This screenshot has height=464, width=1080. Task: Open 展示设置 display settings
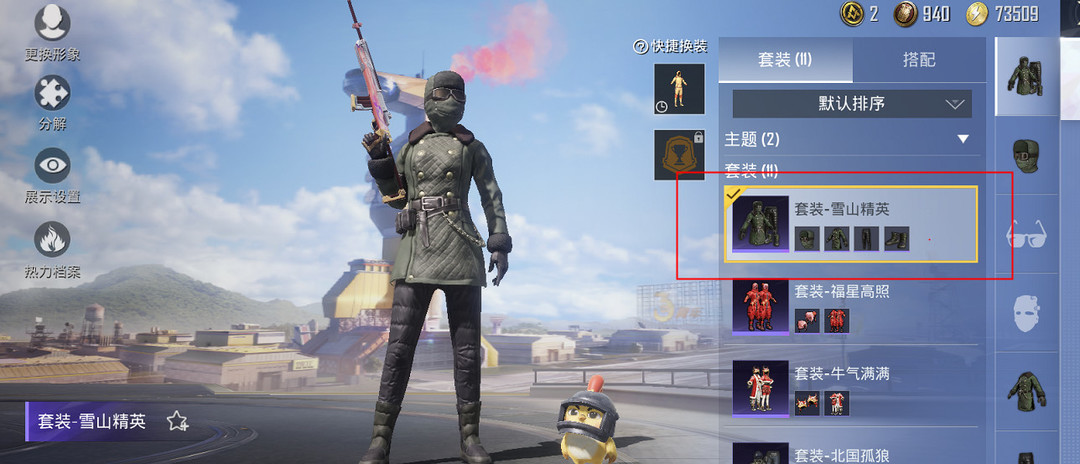(x=52, y=174)
